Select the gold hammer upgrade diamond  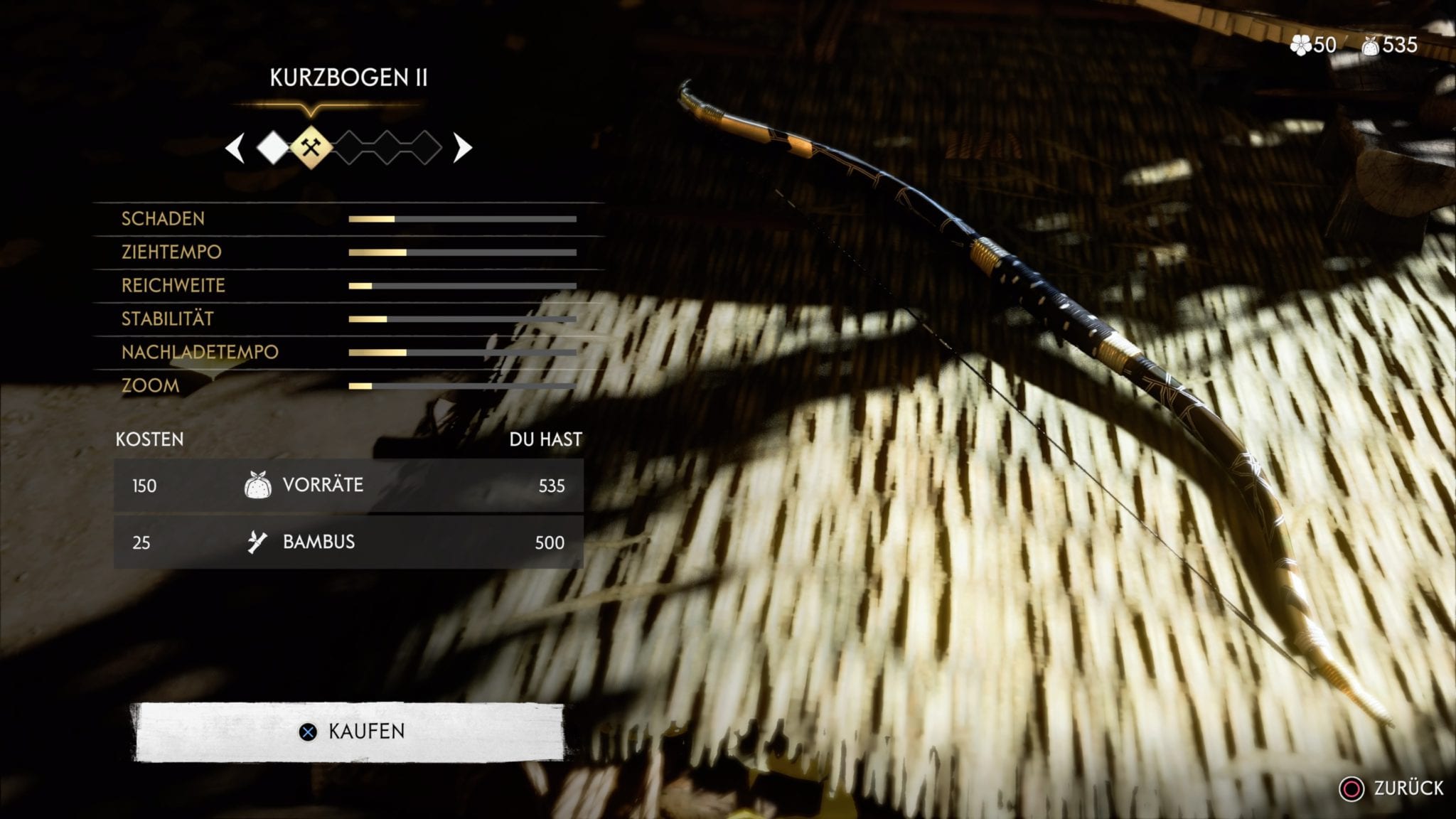pyautogui.click(x=311, y=147)
